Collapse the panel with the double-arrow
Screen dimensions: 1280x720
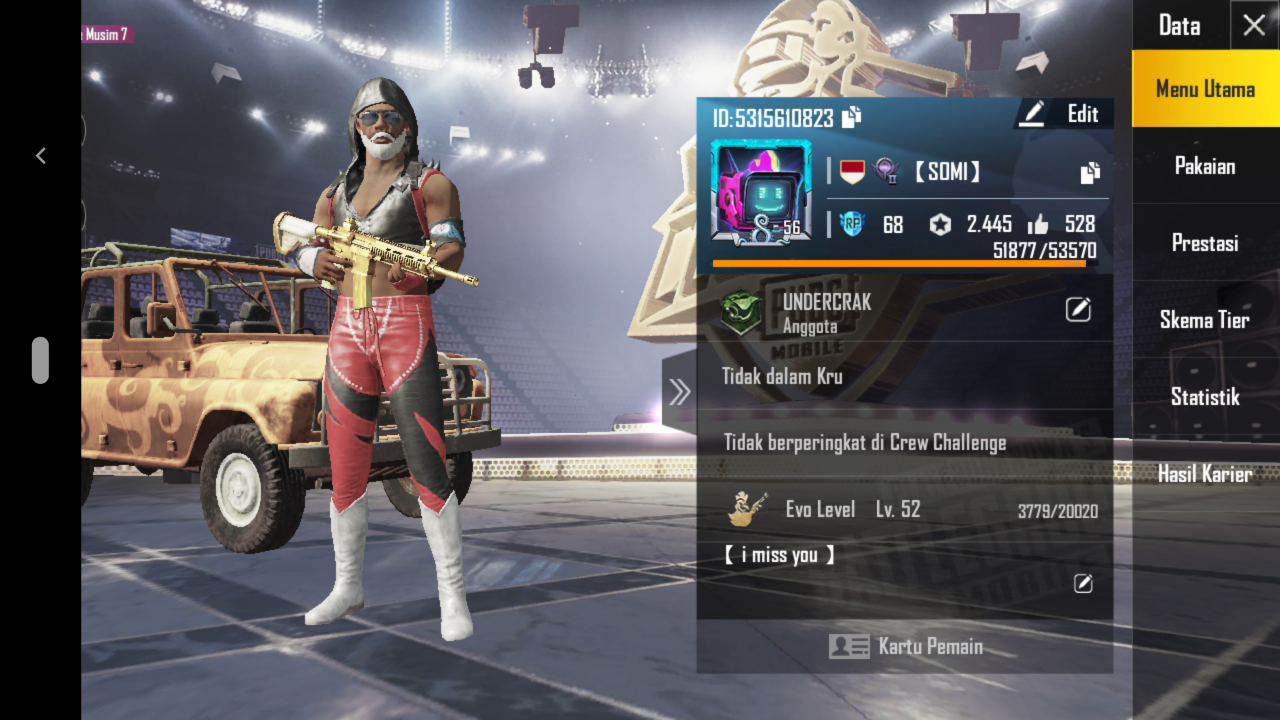pyautogui.click(x=680, y=392)
